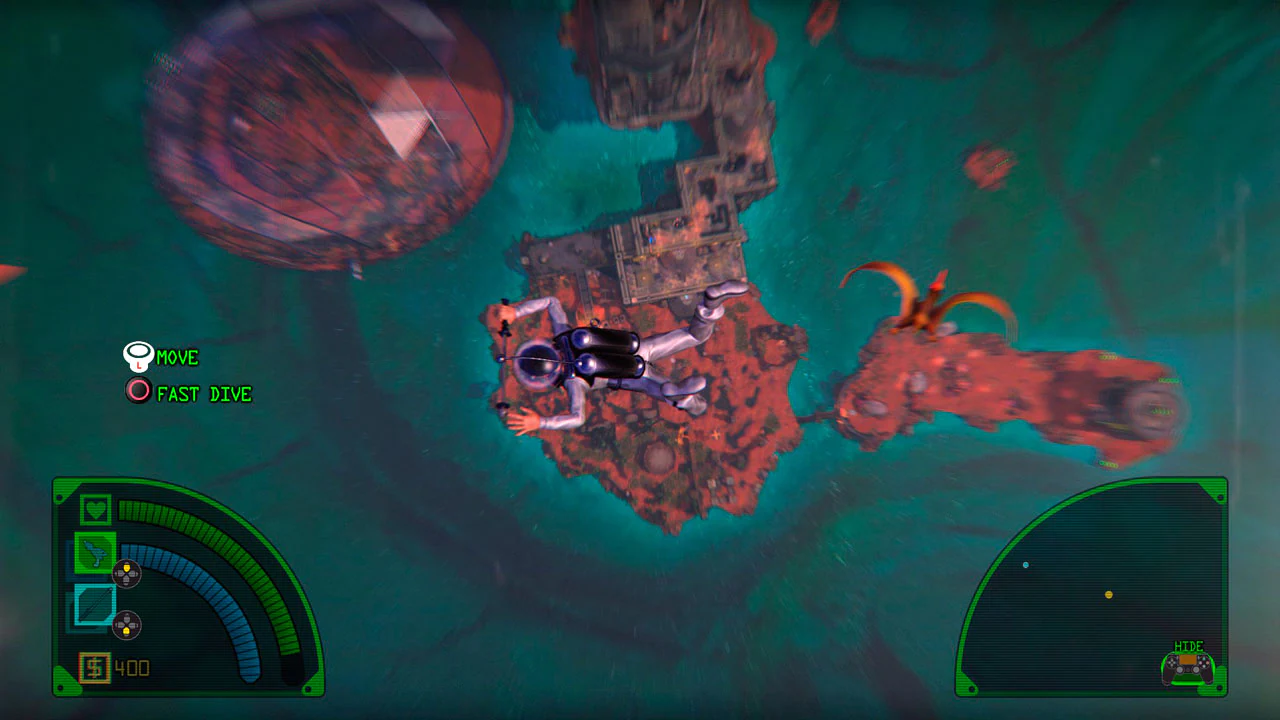Click the 400 currency counter
1280x720 pixels.
130,667
